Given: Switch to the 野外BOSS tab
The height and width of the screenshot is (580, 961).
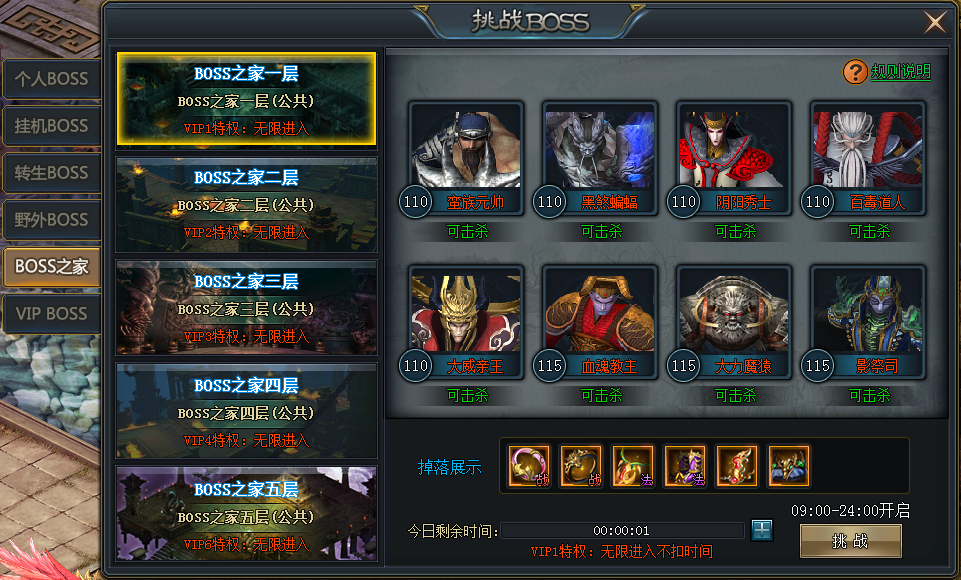Looking at the screenshot, I should point(51,220).
